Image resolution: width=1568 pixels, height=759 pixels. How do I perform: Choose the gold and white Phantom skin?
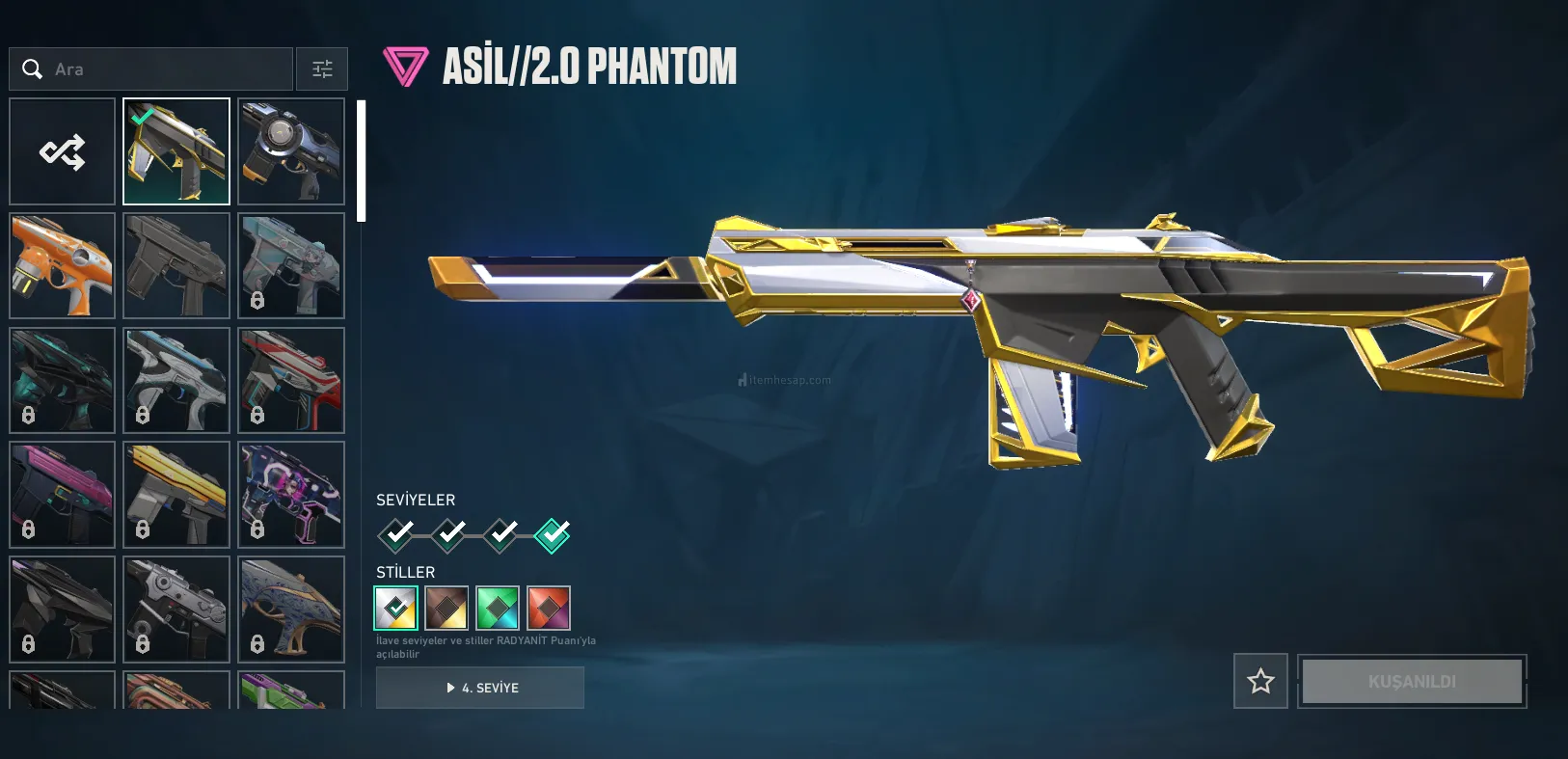pos(176,151)
